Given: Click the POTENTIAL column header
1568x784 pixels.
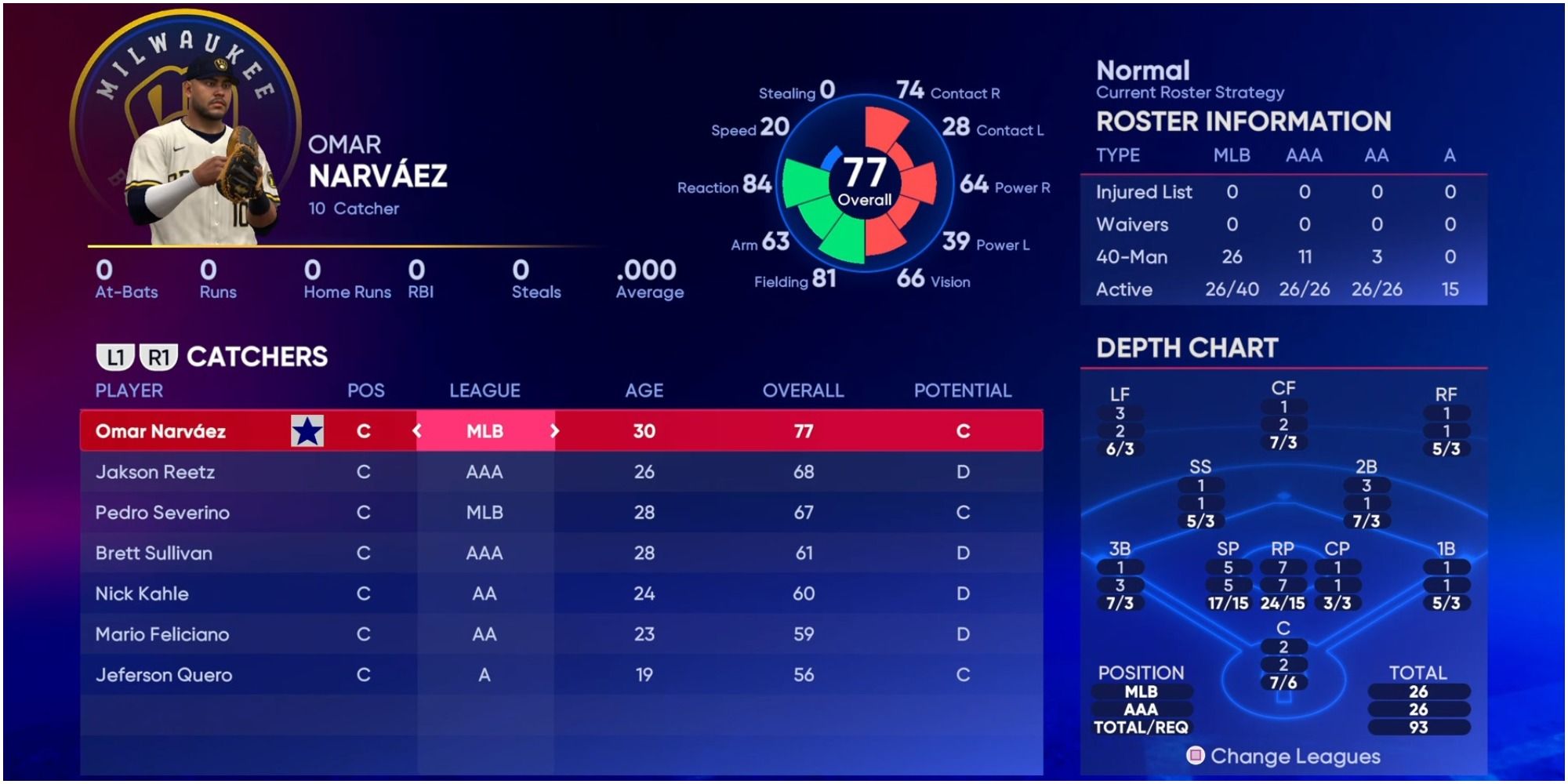Looking at the screenshot, I should click(x=963, y=390).
